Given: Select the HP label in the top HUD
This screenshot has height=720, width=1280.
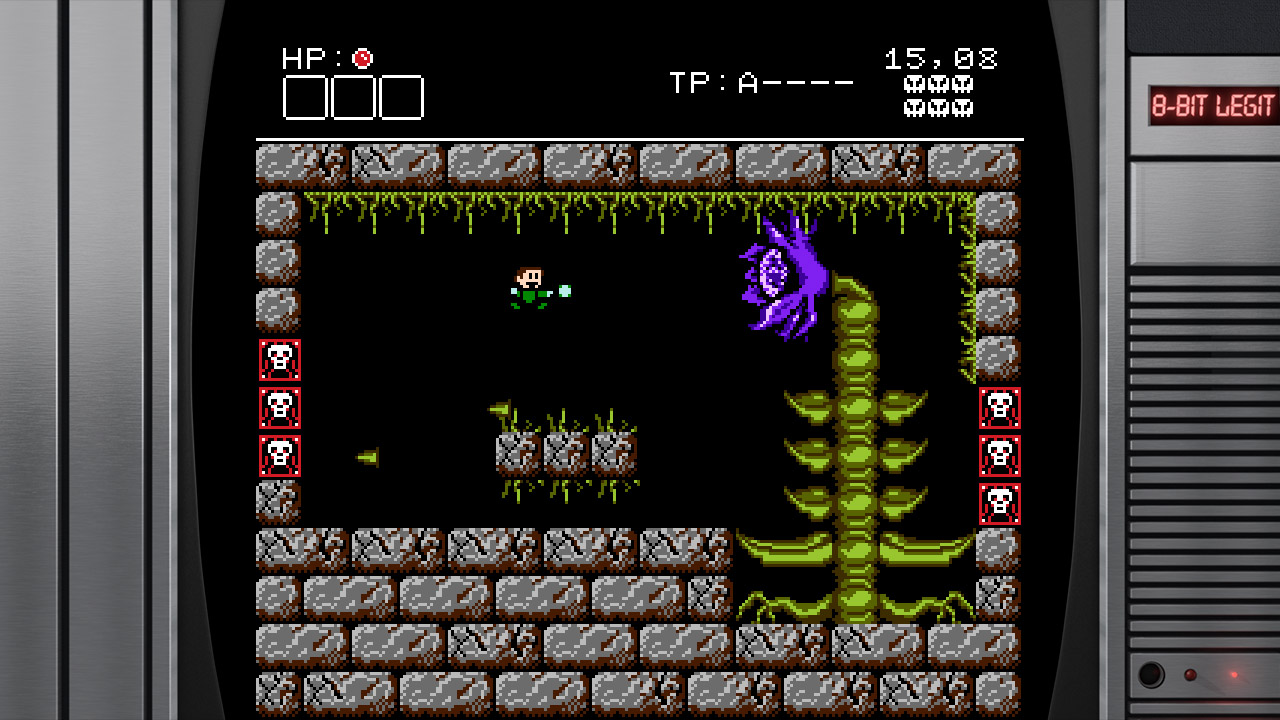Looking at the screenshot, I should (x=303, y=57).
